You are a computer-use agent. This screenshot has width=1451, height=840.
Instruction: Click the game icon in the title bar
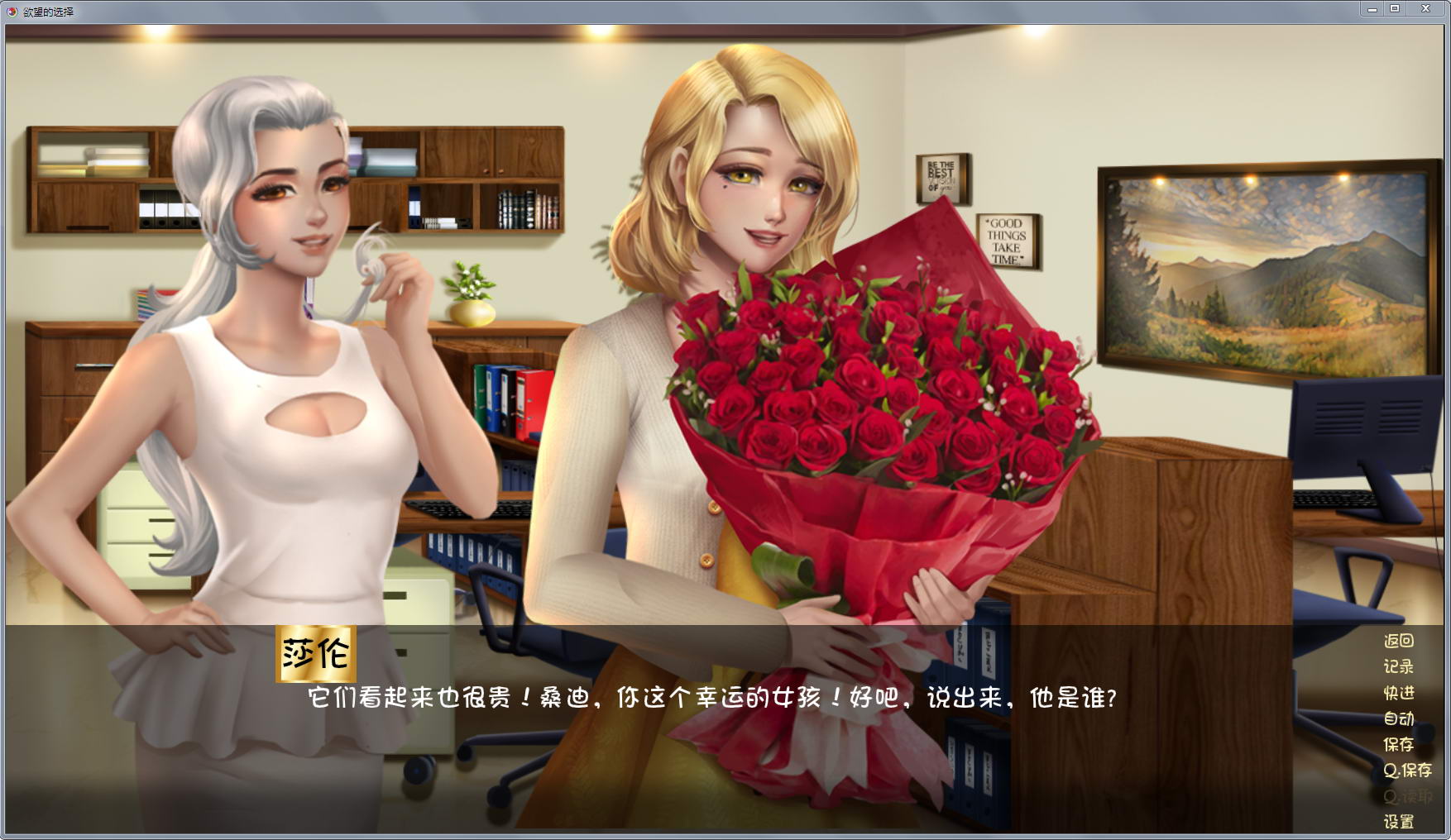coord(10,12)
